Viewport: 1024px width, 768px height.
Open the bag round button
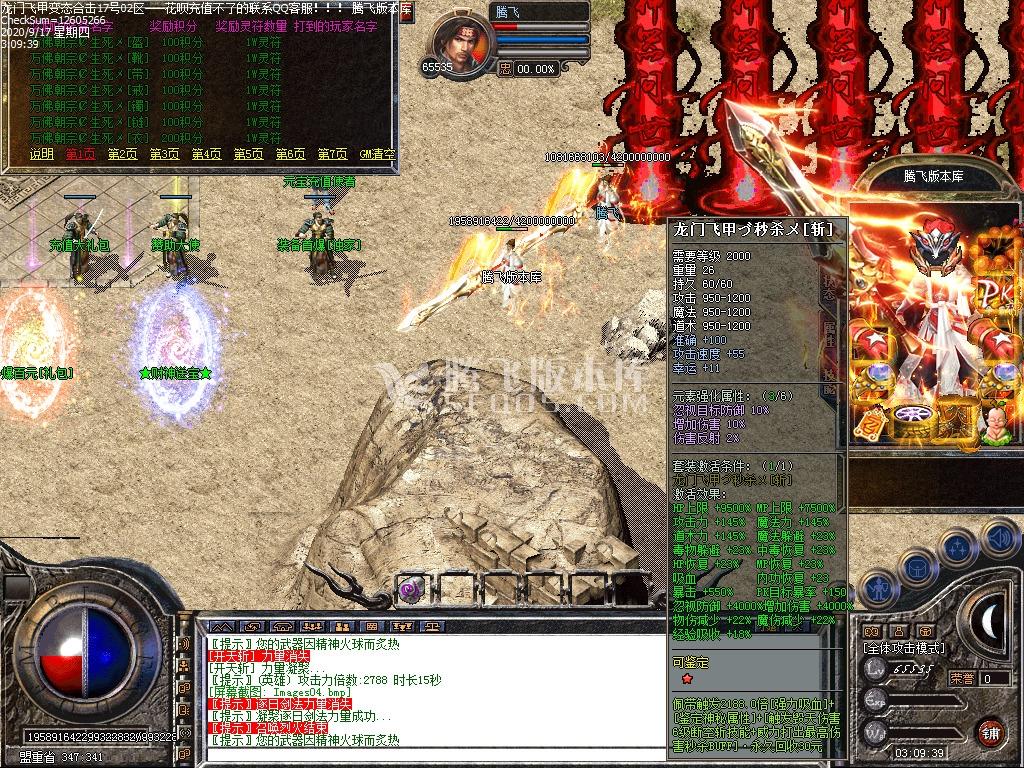[914, 565]
